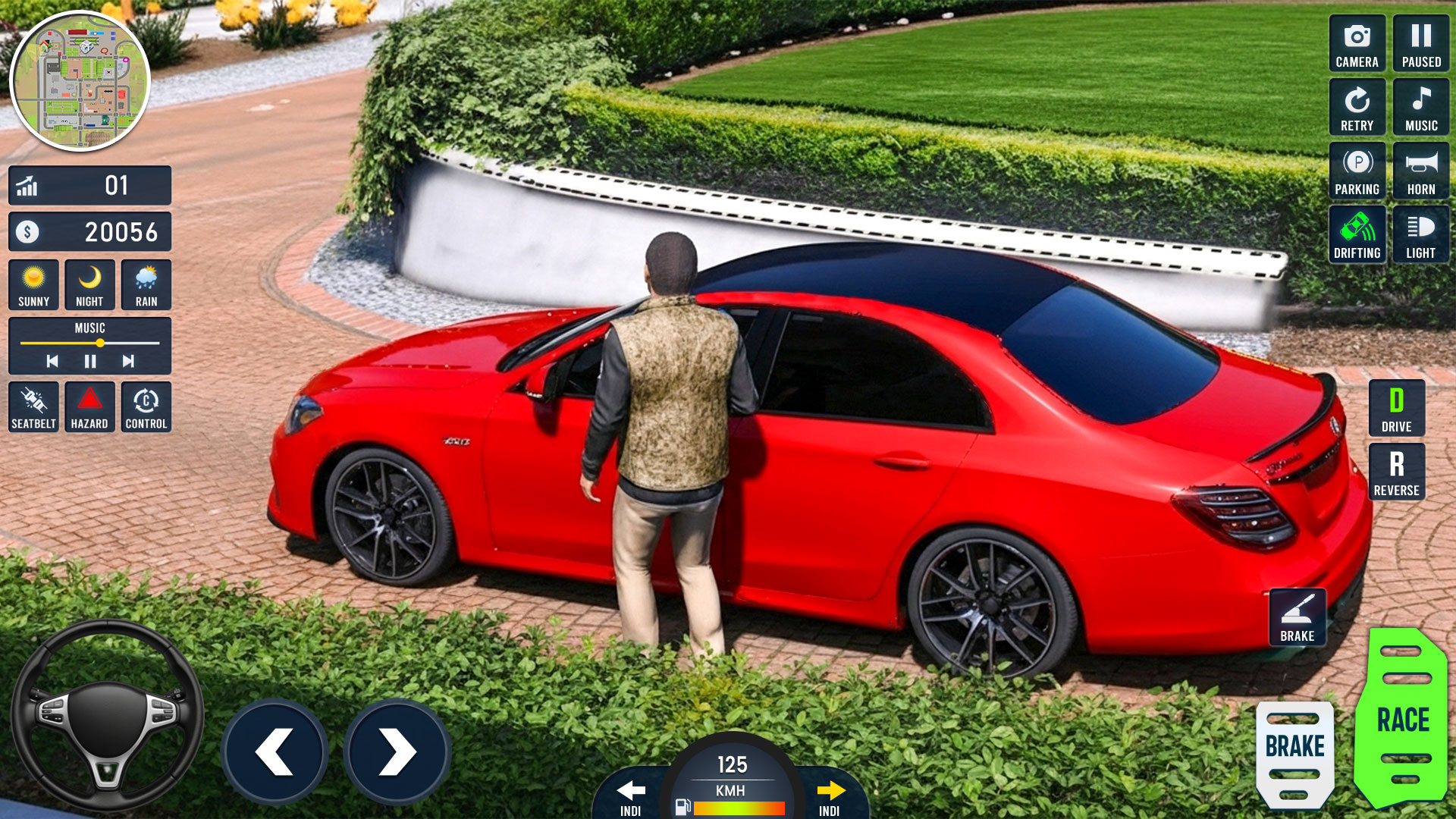Viewport: 1456px width, 819px height.
Task: Shift into Reverse gear
Action: 1396,471
